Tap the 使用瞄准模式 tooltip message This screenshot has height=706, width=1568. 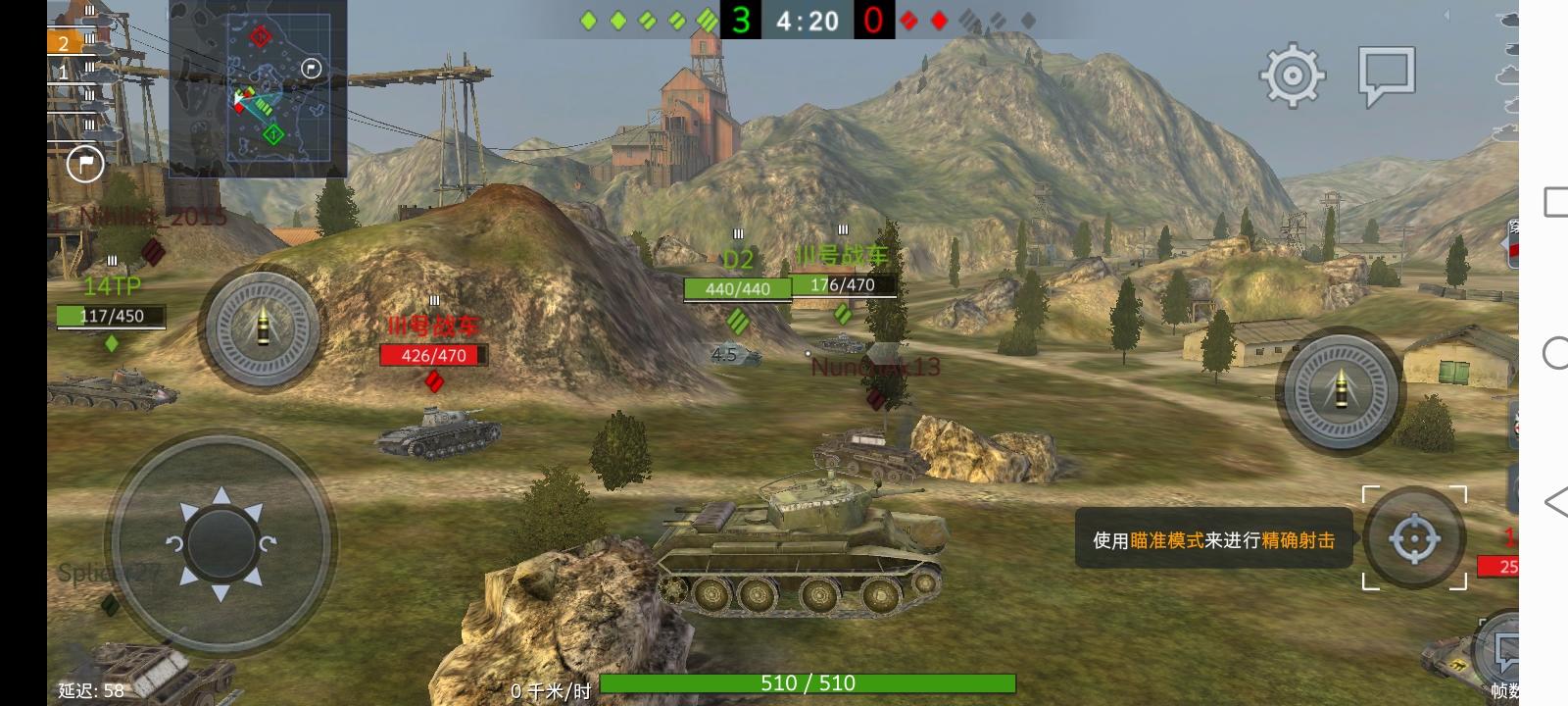[x=1215, y=539]
